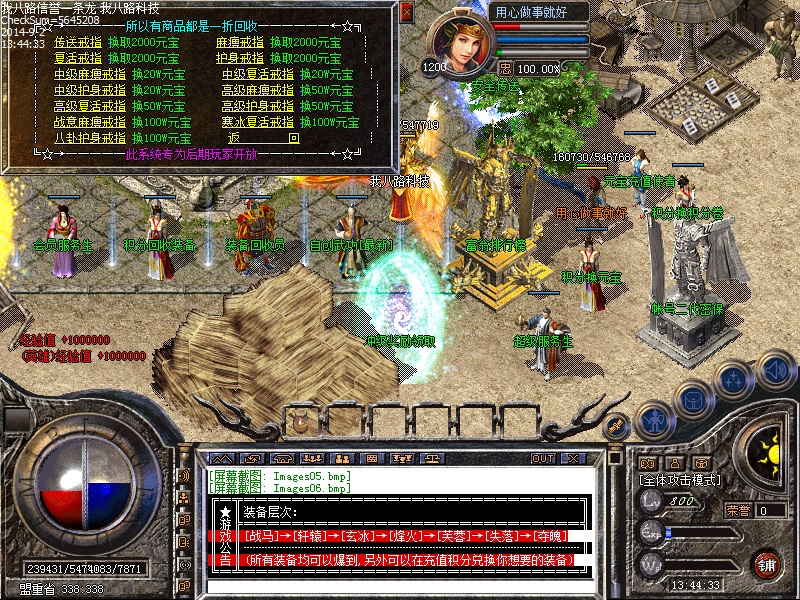Choose 寒冰复活戒指 option
The image size is (800, 600).
[258, 121]
